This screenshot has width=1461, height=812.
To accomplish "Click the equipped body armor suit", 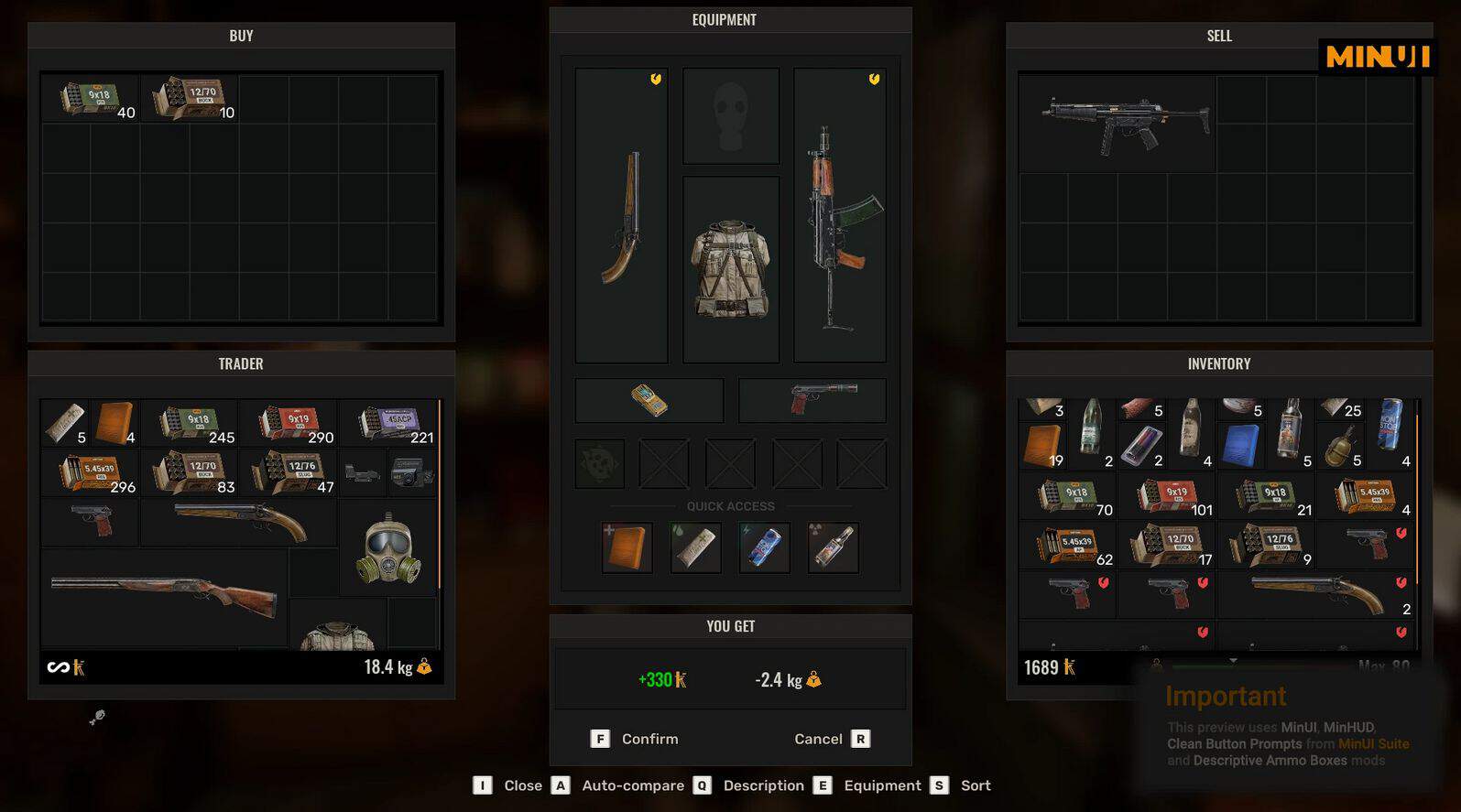I will tap(731, 269).
